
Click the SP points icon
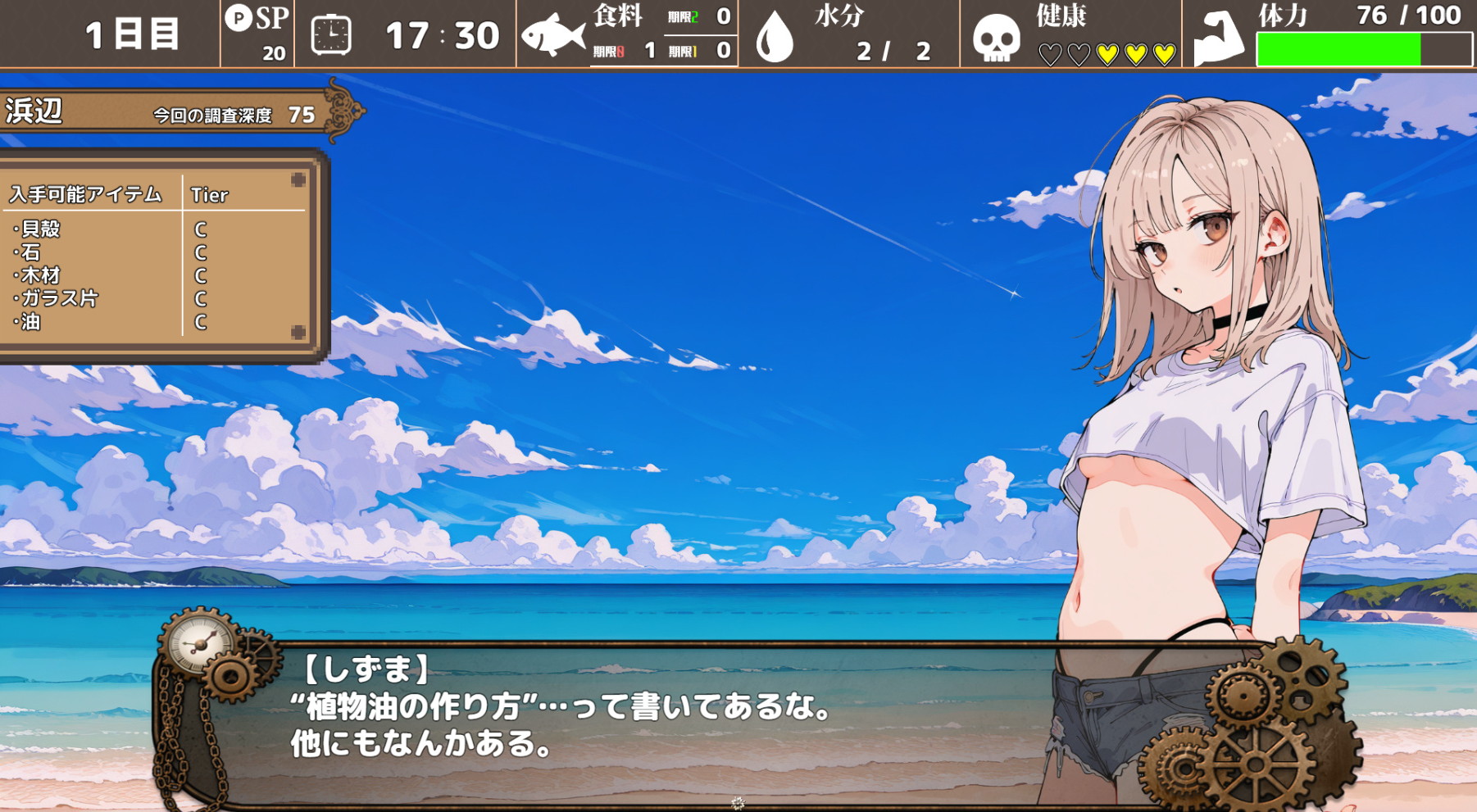pos(239,18)
